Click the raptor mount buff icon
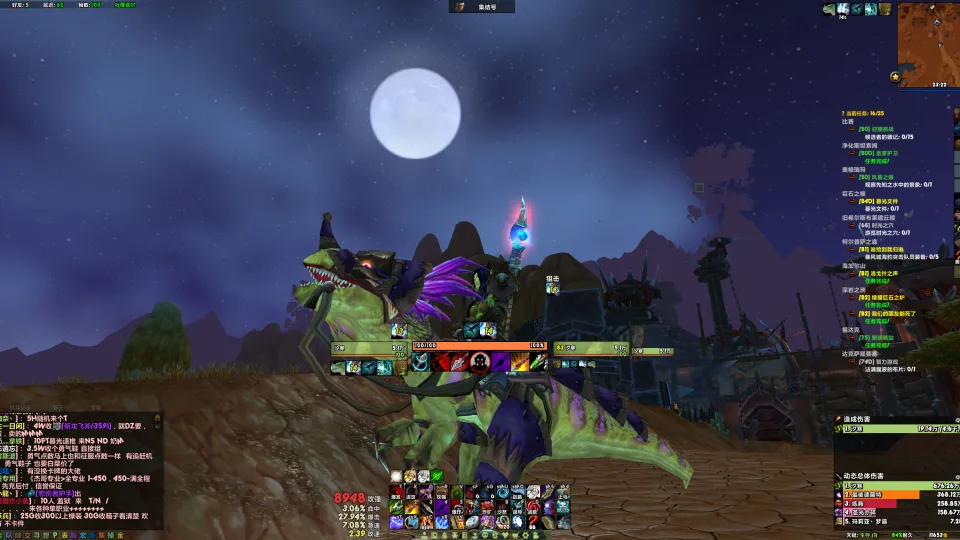Viewport: 960px width, 540px height. pyautogui.click(x=829, y=9)
